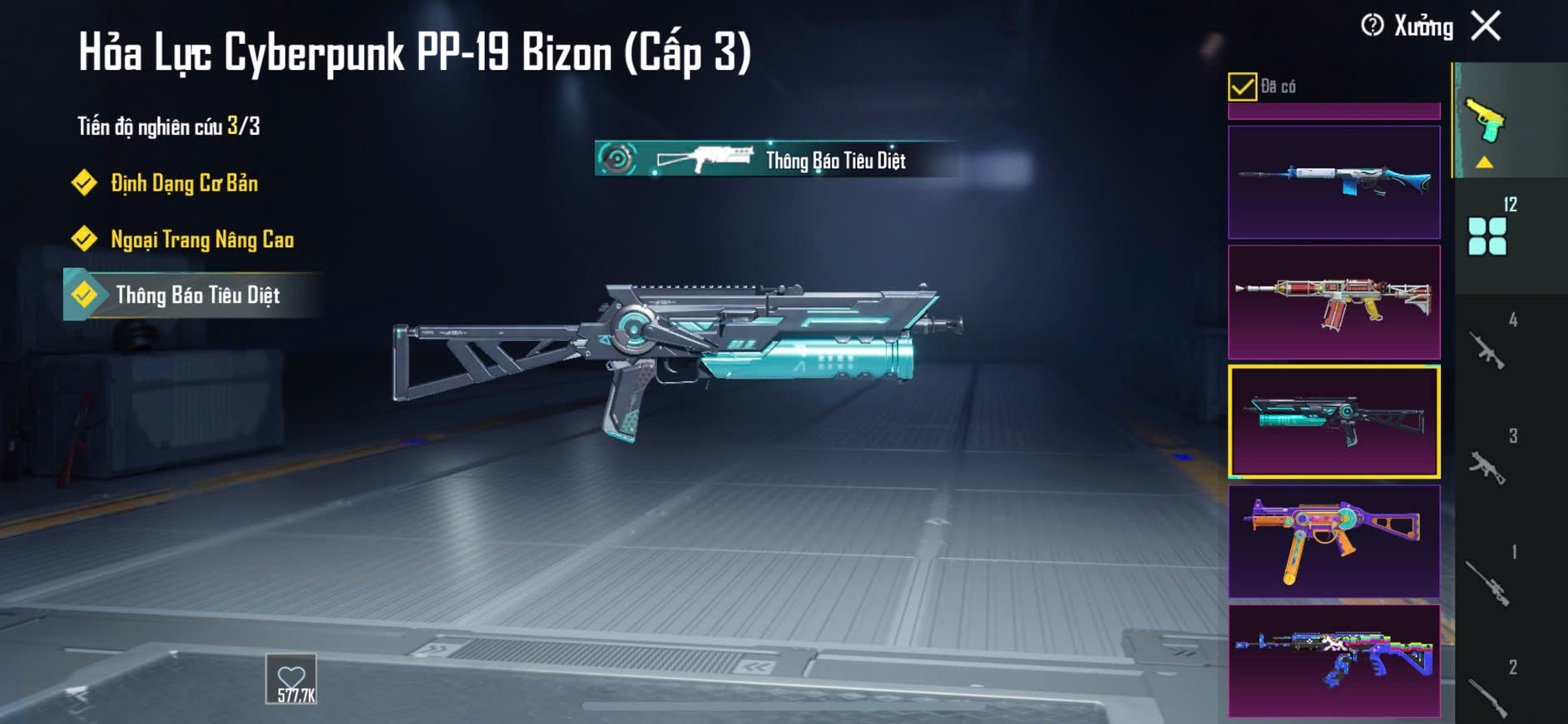Select the sniper rifle category with 1
This screenshot has height=724, width=1568.
click(1488, 582)
